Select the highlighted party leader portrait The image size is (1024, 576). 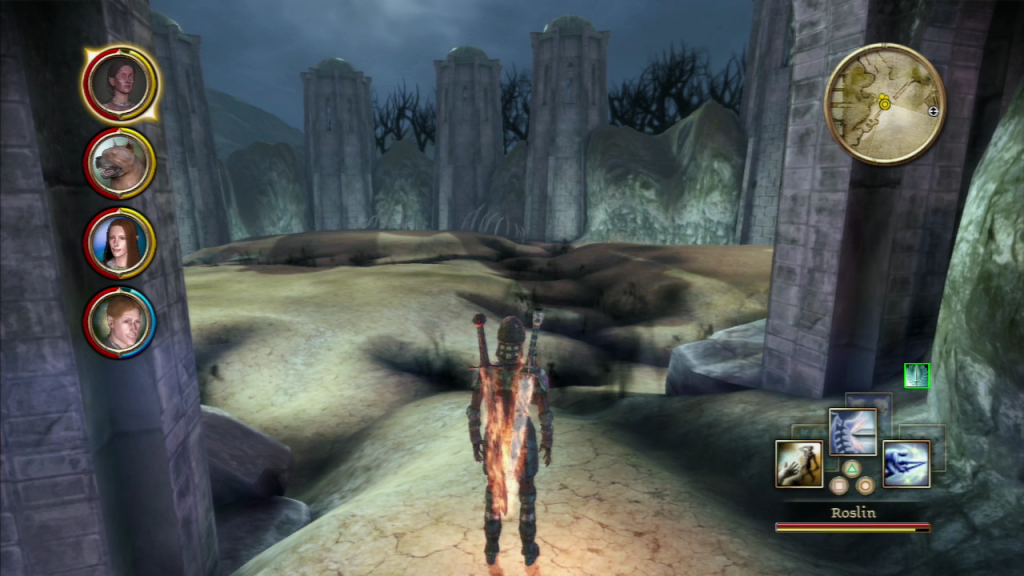[120, 83]
